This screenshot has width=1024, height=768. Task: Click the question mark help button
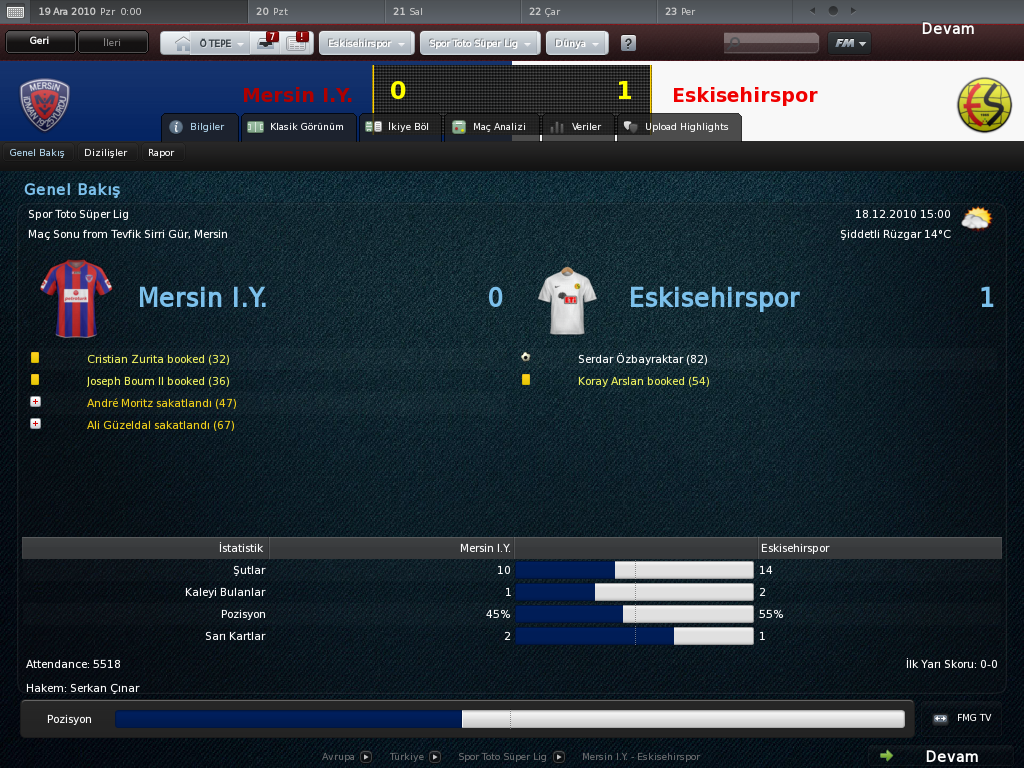click(x=628, y=44)
